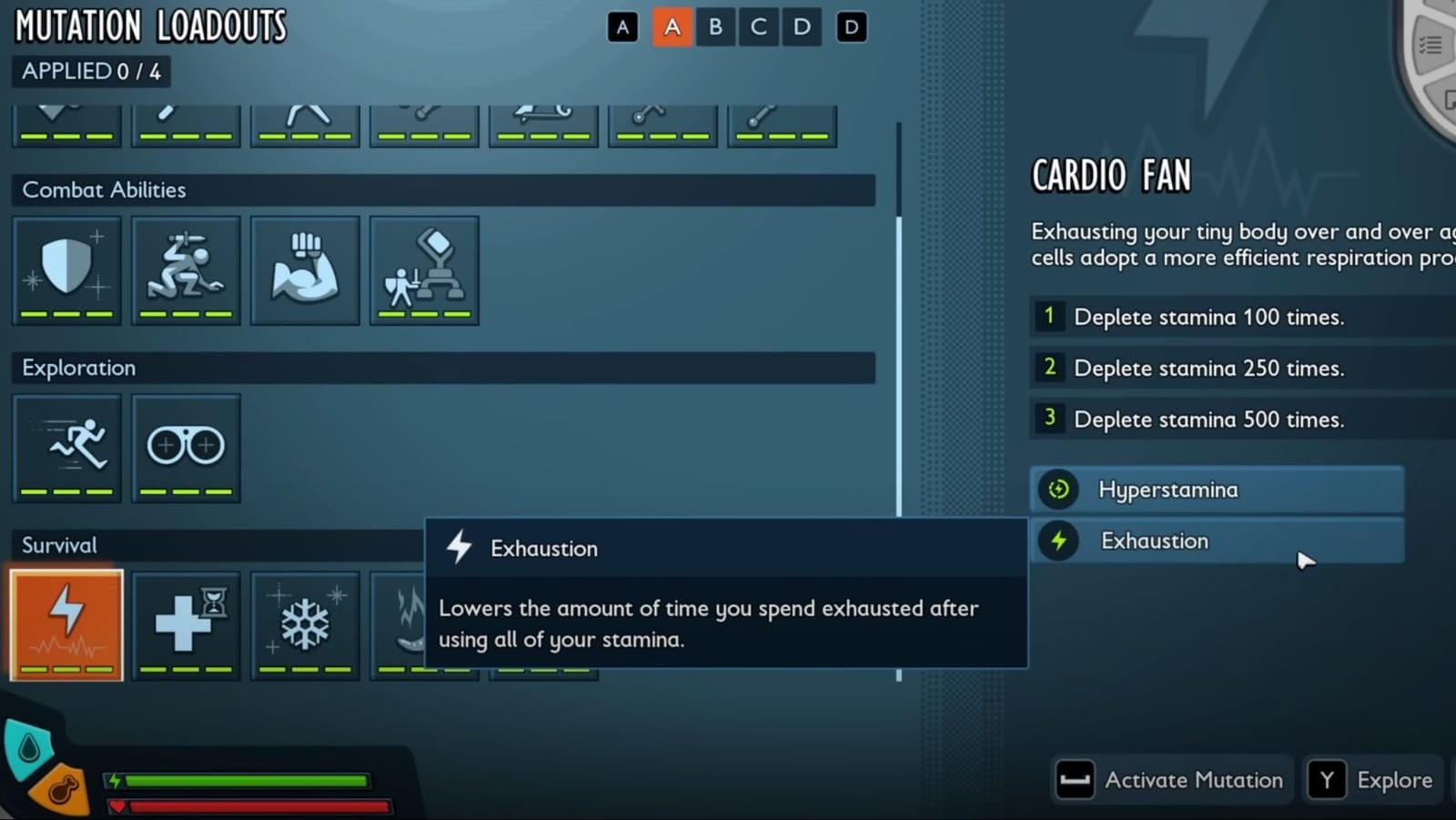Open the binoculars exploration mutation
1456x820 pixels.
pyautogui.click(x=185, y=447)
